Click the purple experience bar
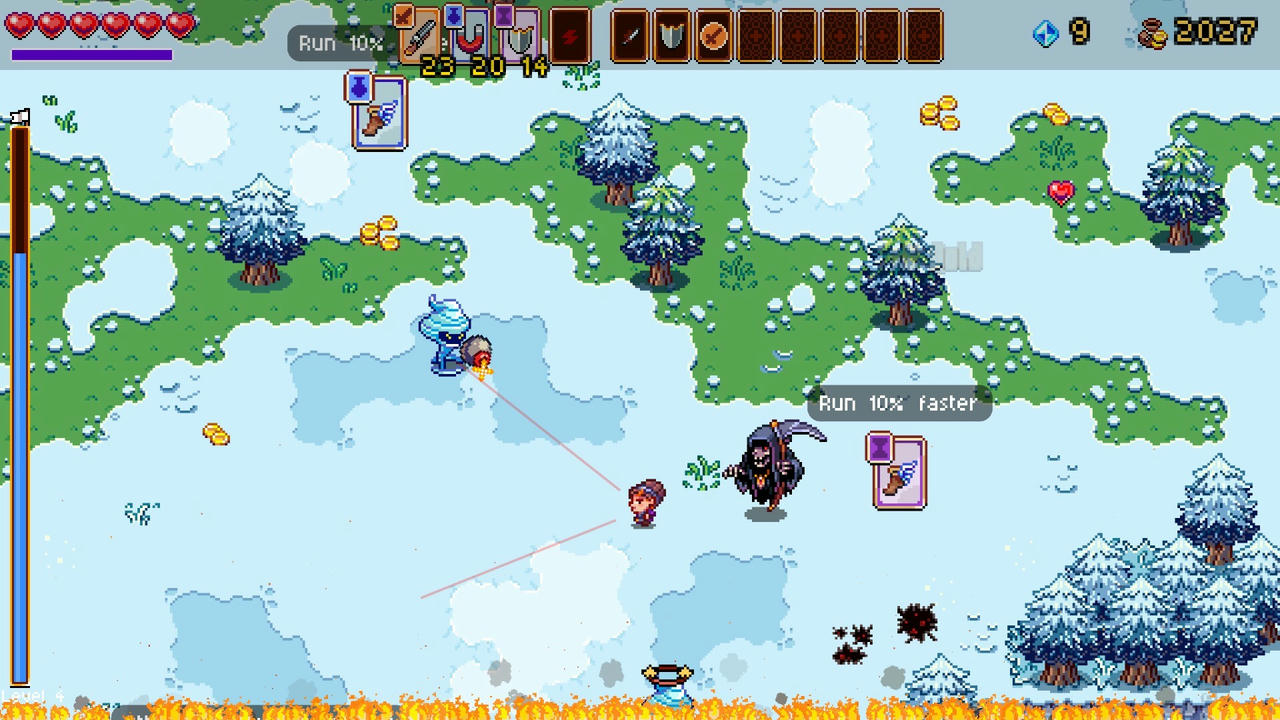Image resolution: width=1280 pixels, height=720 pixels. [91, 55]
